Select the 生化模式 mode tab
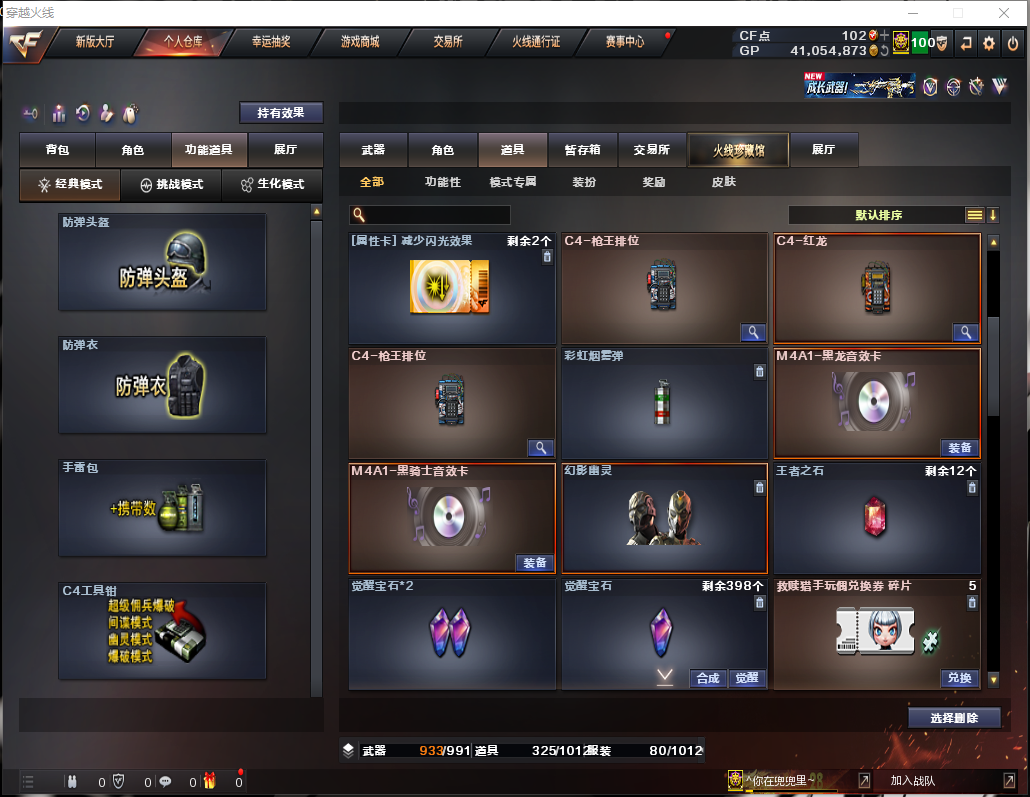The width and height of the screenshot is (1030, 797). point(272,184)
